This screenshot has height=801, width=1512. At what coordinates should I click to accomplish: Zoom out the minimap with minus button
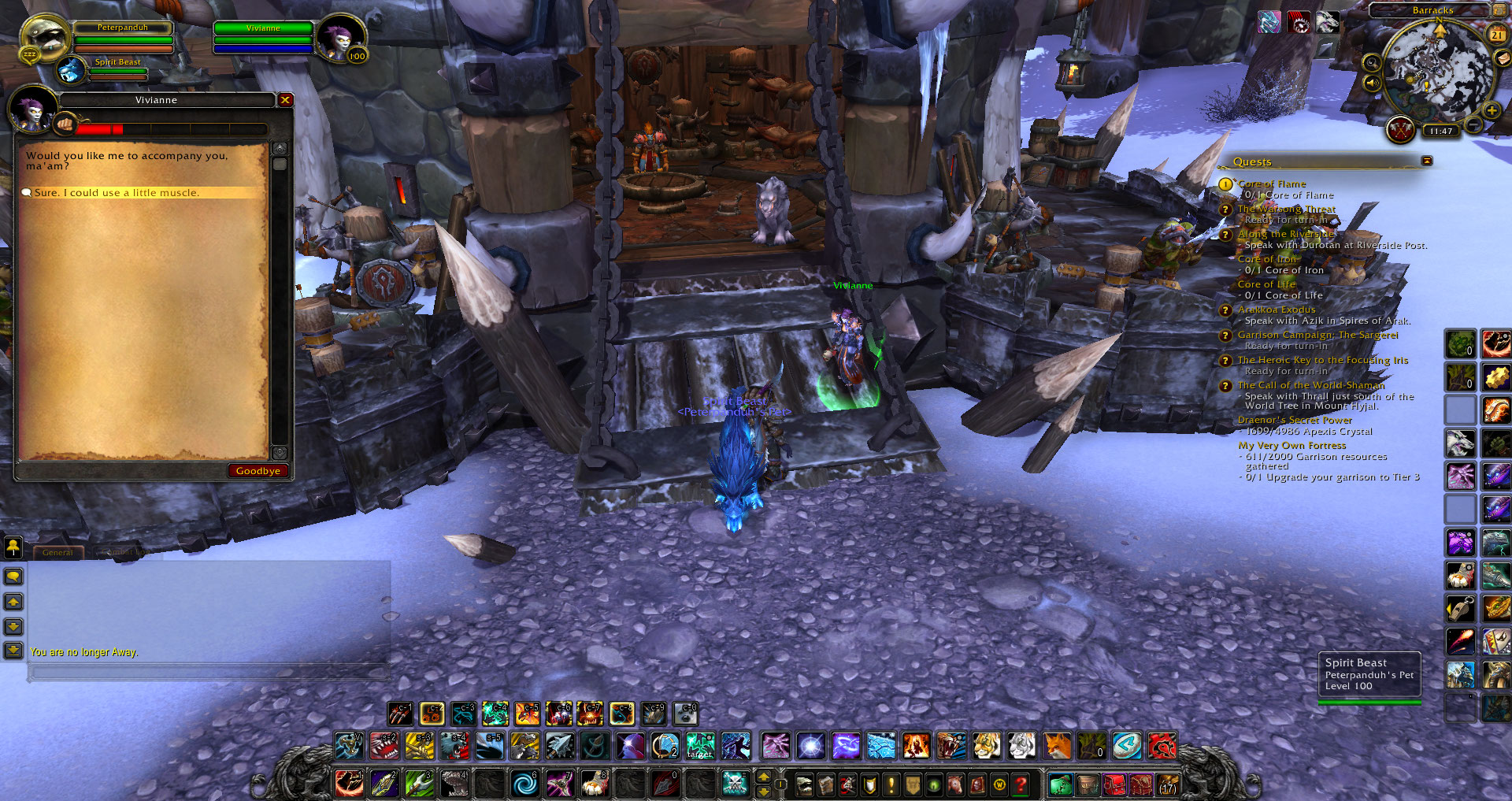click(x=1473, y=124)
